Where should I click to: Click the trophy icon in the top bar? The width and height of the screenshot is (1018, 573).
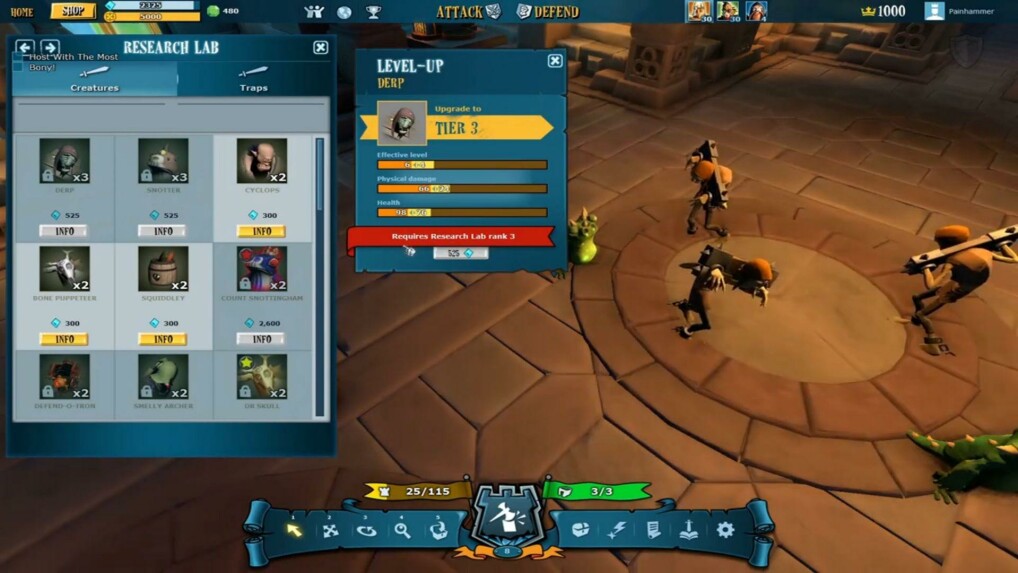coord(373,12)
